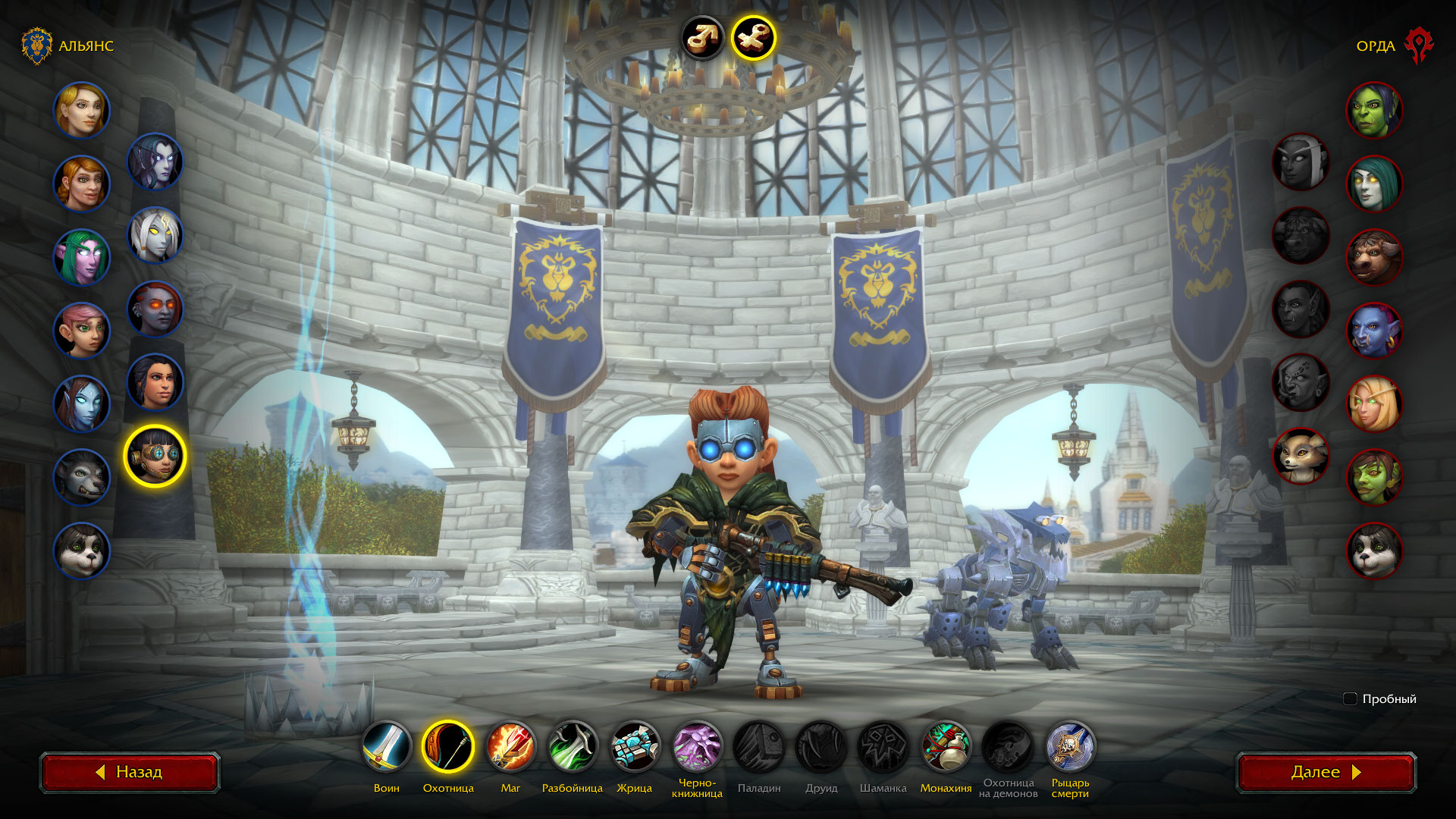Viewport: 1456px width, 819px height.
Task: Select the female gender icon
Action: click(x=753, y=37)
